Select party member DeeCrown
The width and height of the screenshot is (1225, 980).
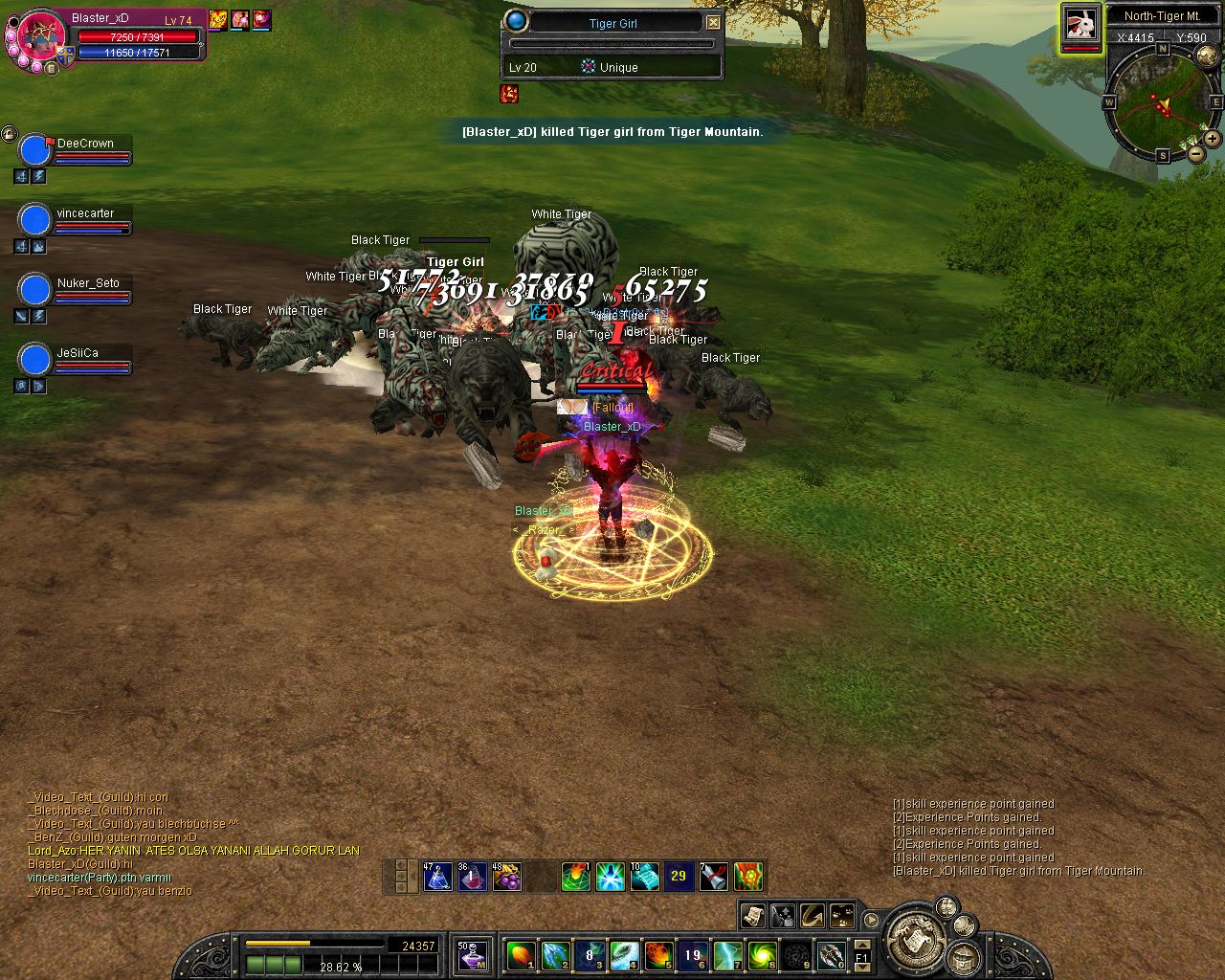coord(35,150)
